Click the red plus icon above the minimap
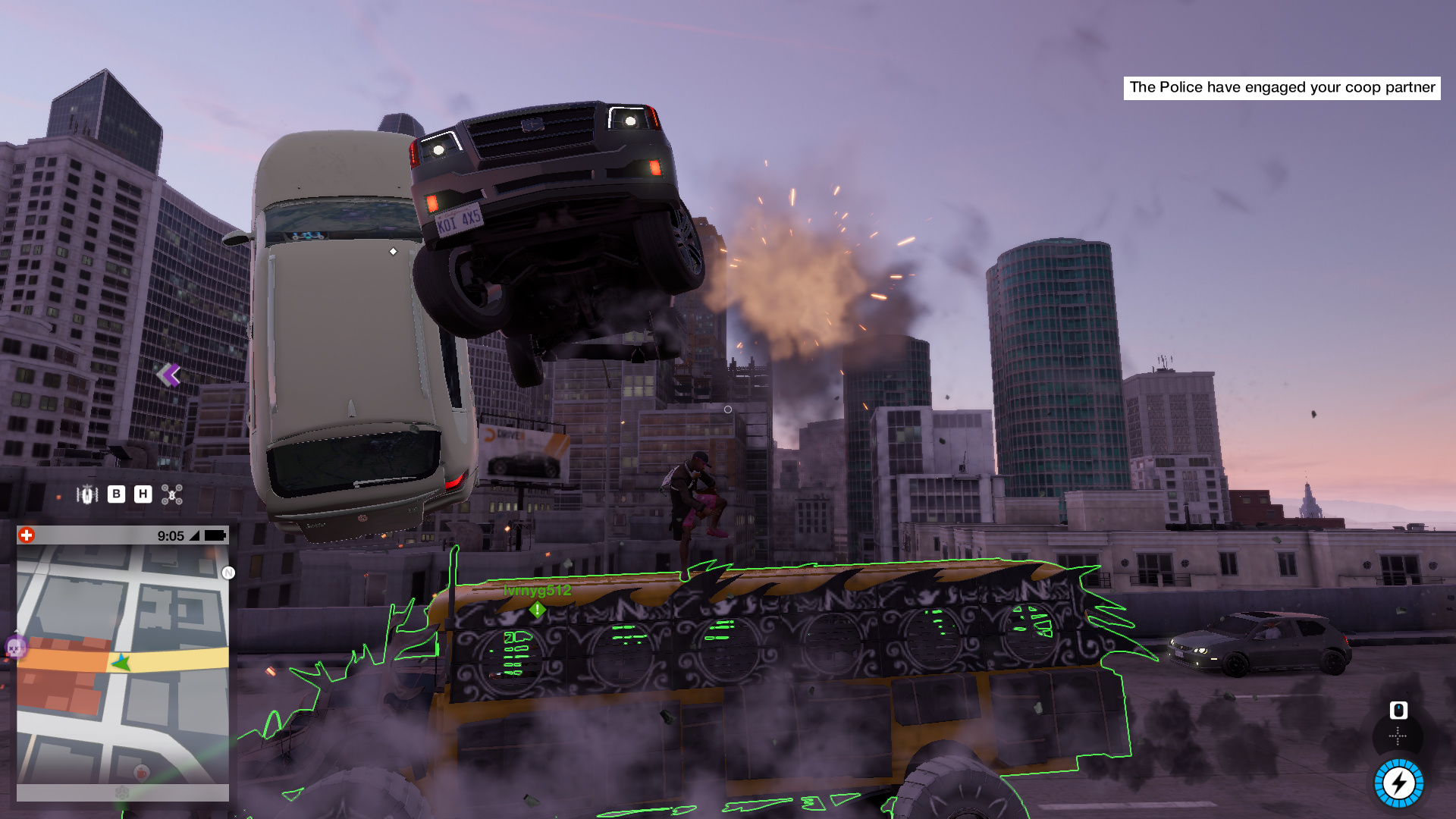The width and height of the screenshot is (1456, 819). pyautogui.click(x=27, y=535)
